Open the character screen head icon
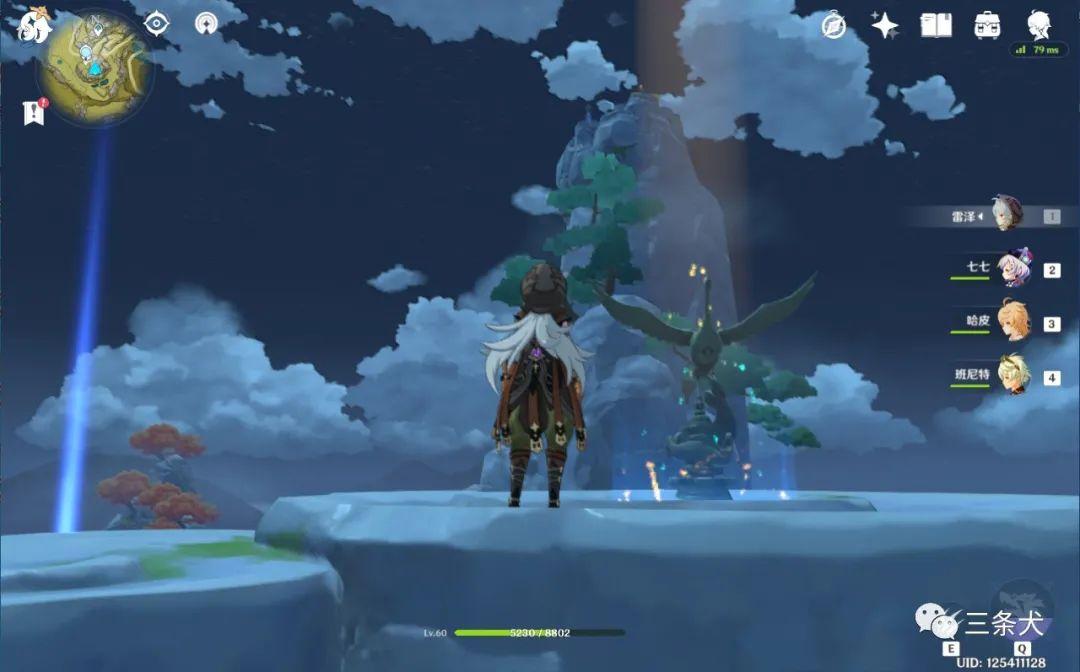The height and width of the screenshot is (672, 1080). click(x=1040, y=24)
